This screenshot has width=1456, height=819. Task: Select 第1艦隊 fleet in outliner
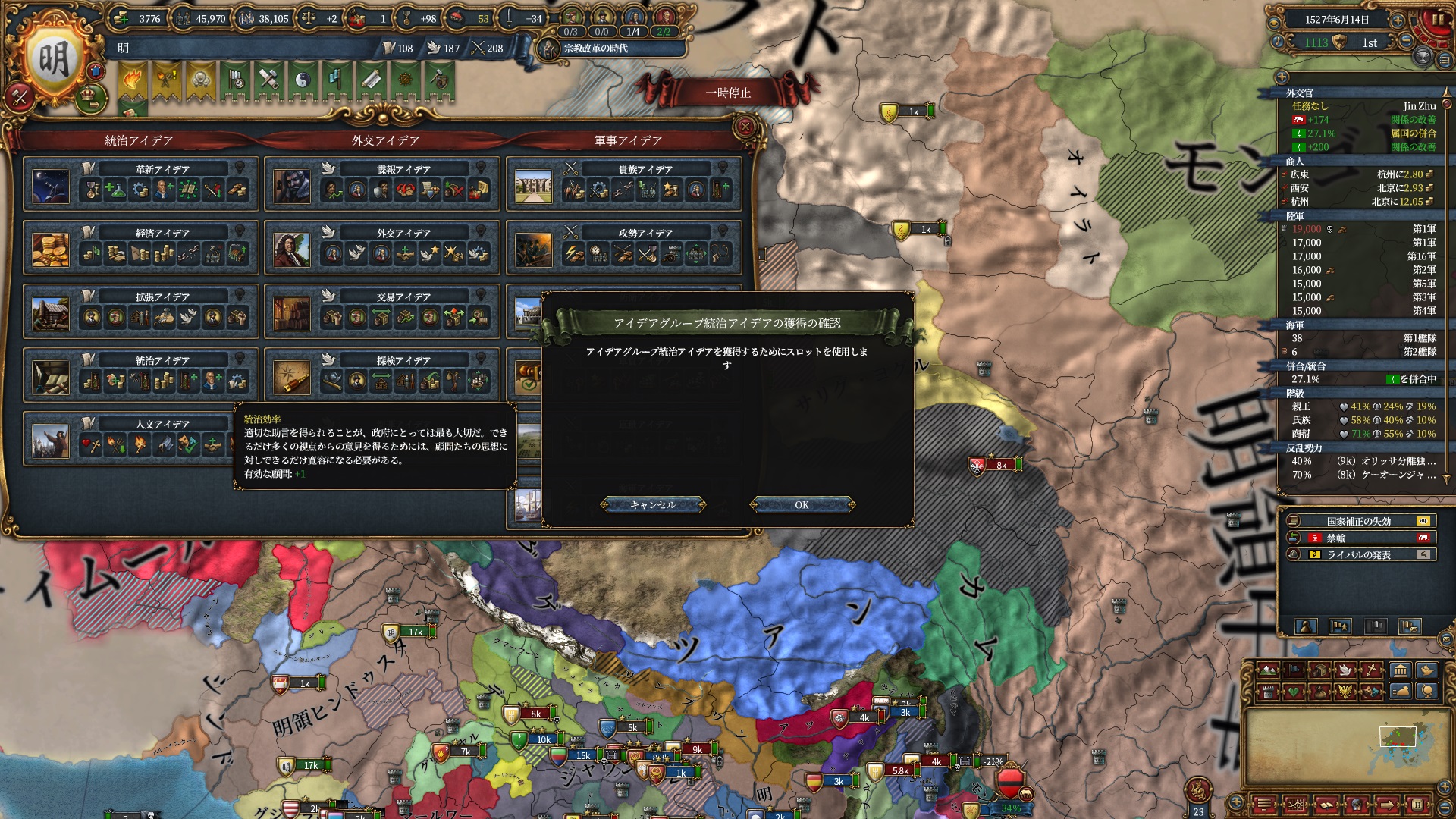(x=1359, y=338)
